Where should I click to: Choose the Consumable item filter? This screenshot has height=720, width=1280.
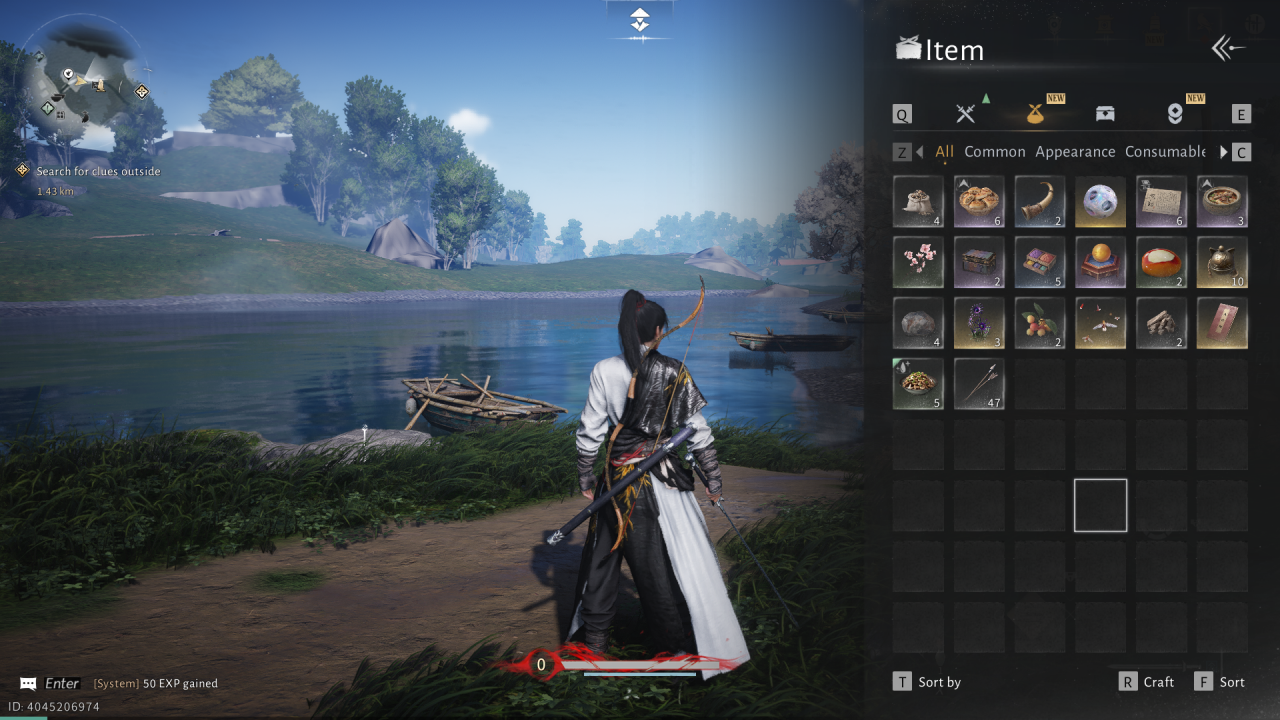[1165, 152]
